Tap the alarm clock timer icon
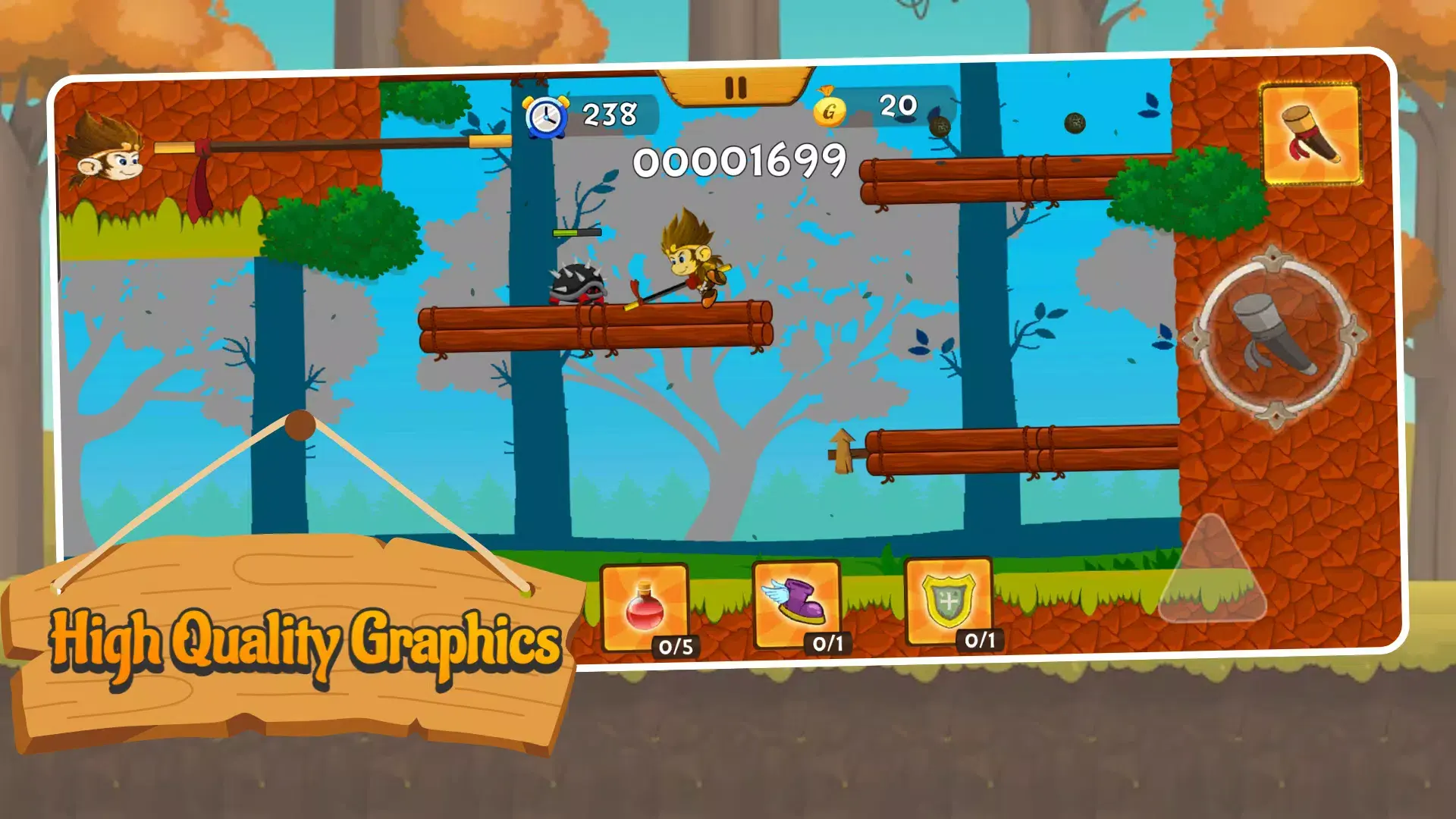This screenshot has width=1456, height=819. pos(545,115)
